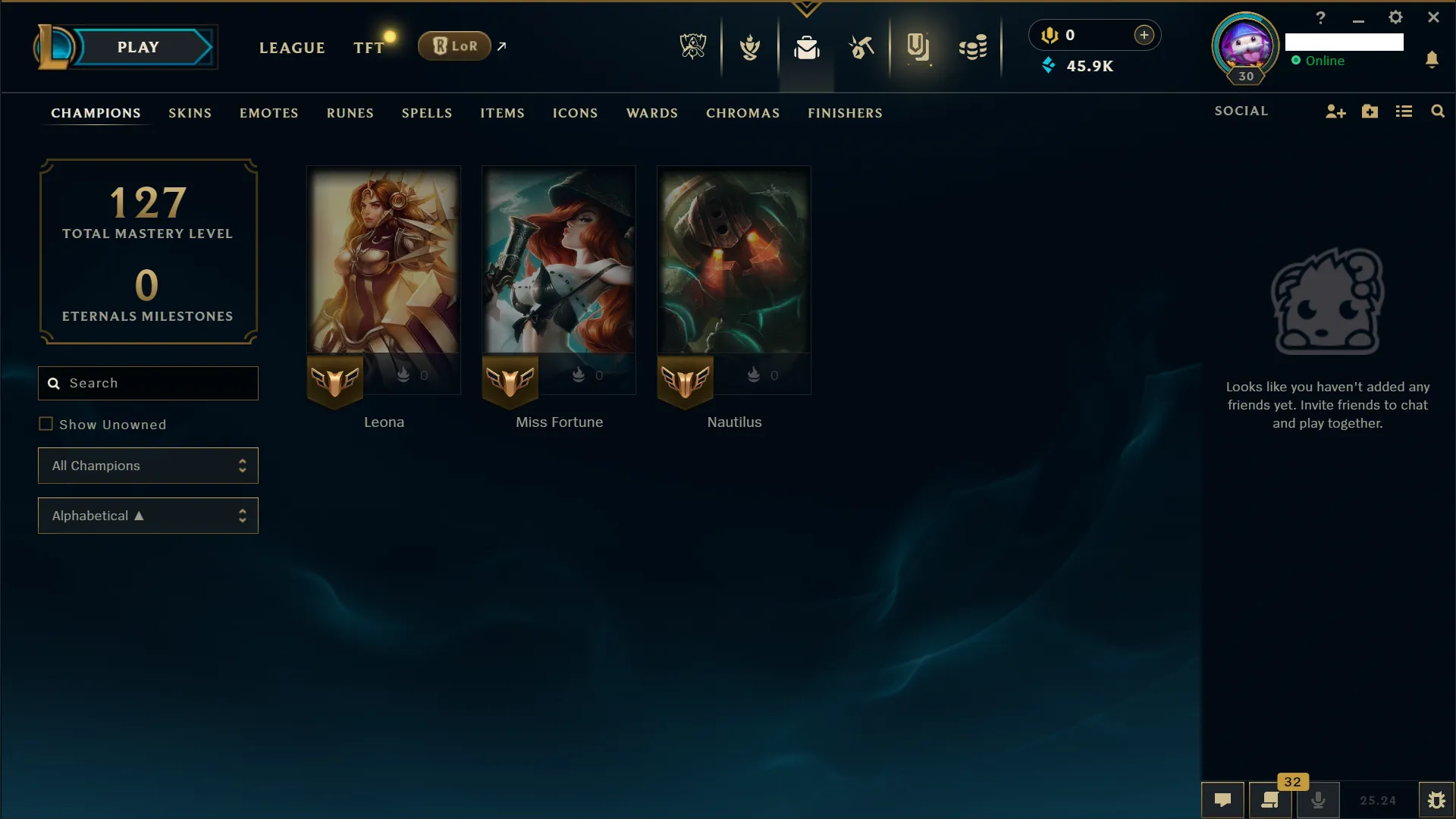Switch to the SKINS tab

pyautogui.click(x=190, y=113)
